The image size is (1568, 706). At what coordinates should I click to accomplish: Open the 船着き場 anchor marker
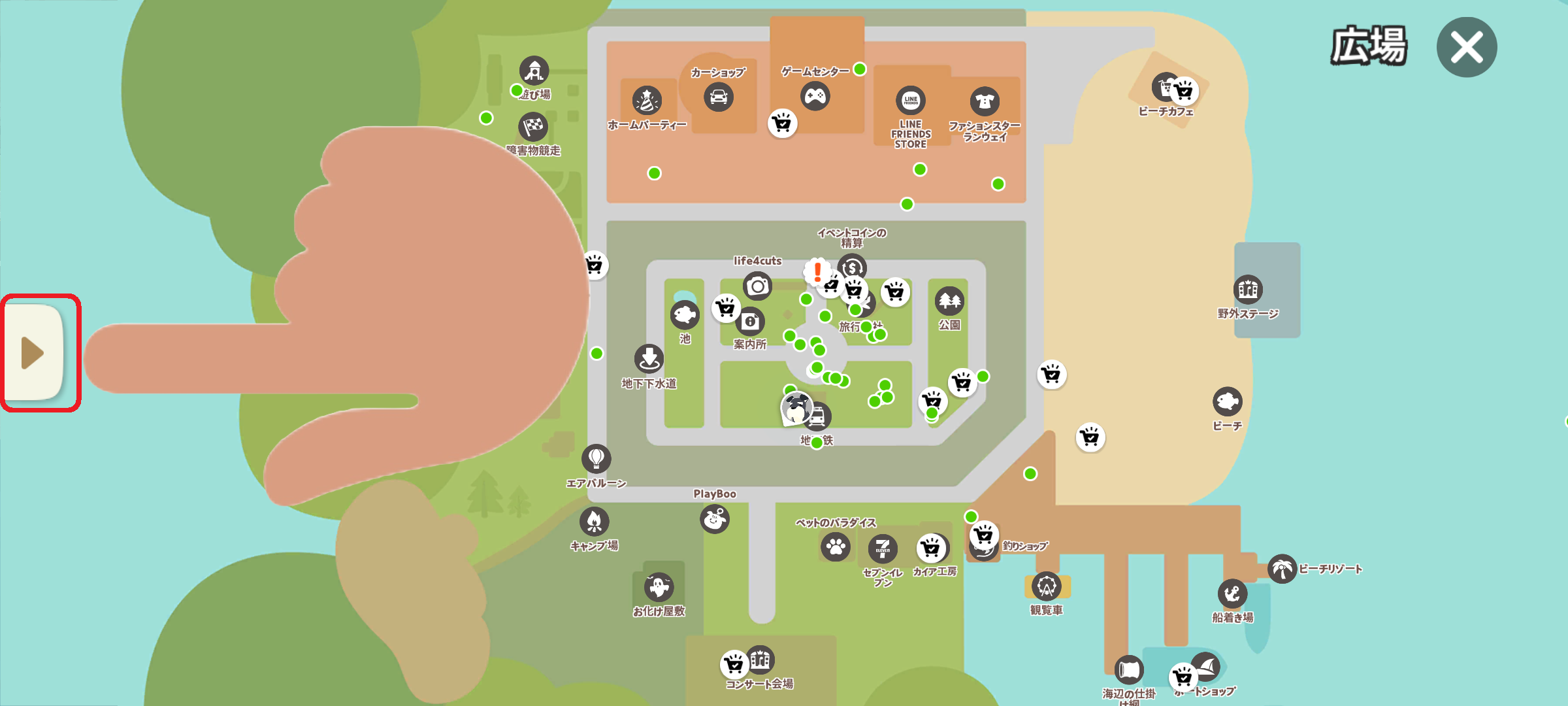click(x=1232, y=594)
